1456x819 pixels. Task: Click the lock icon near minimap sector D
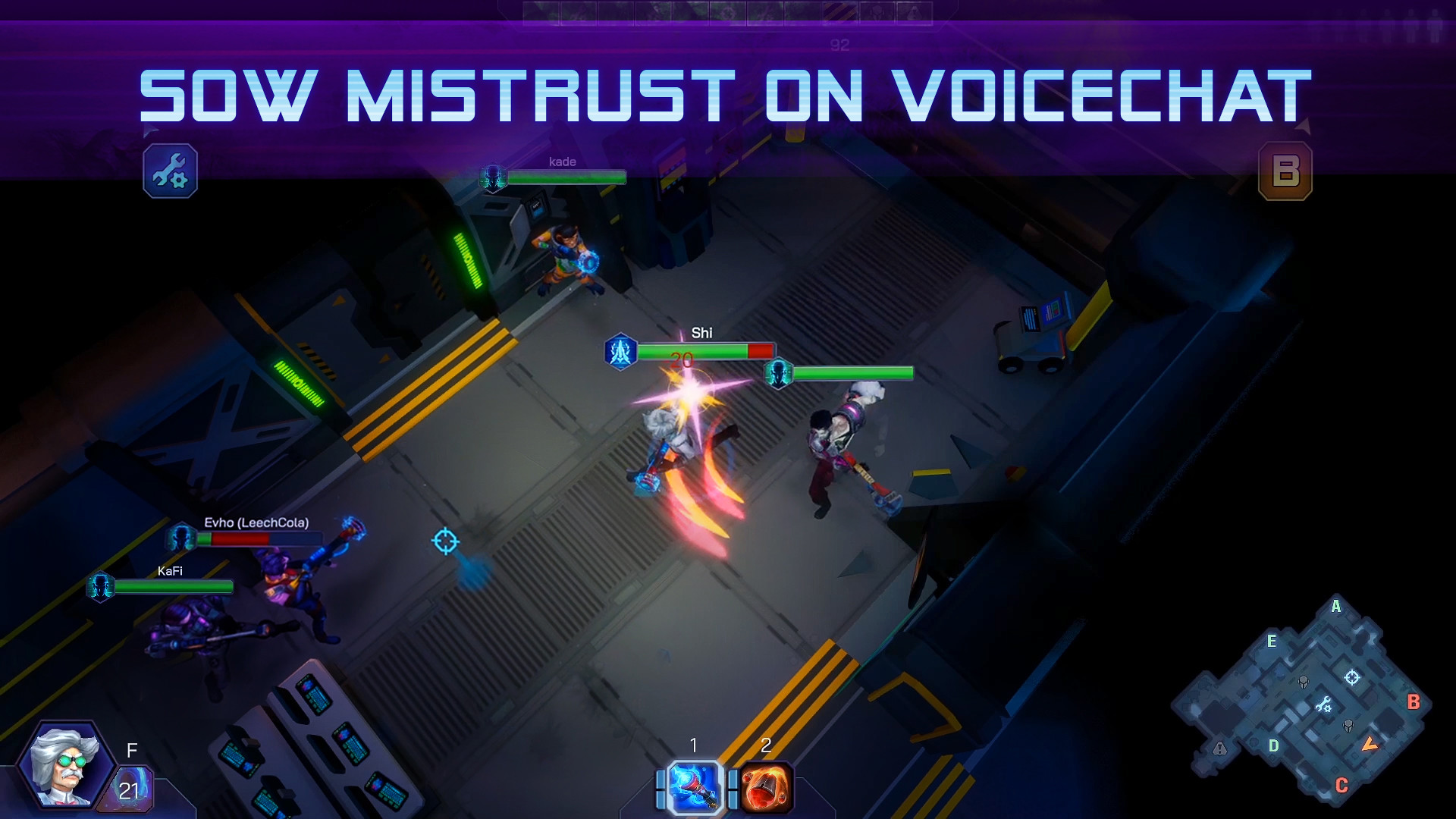click(1219, 748)
